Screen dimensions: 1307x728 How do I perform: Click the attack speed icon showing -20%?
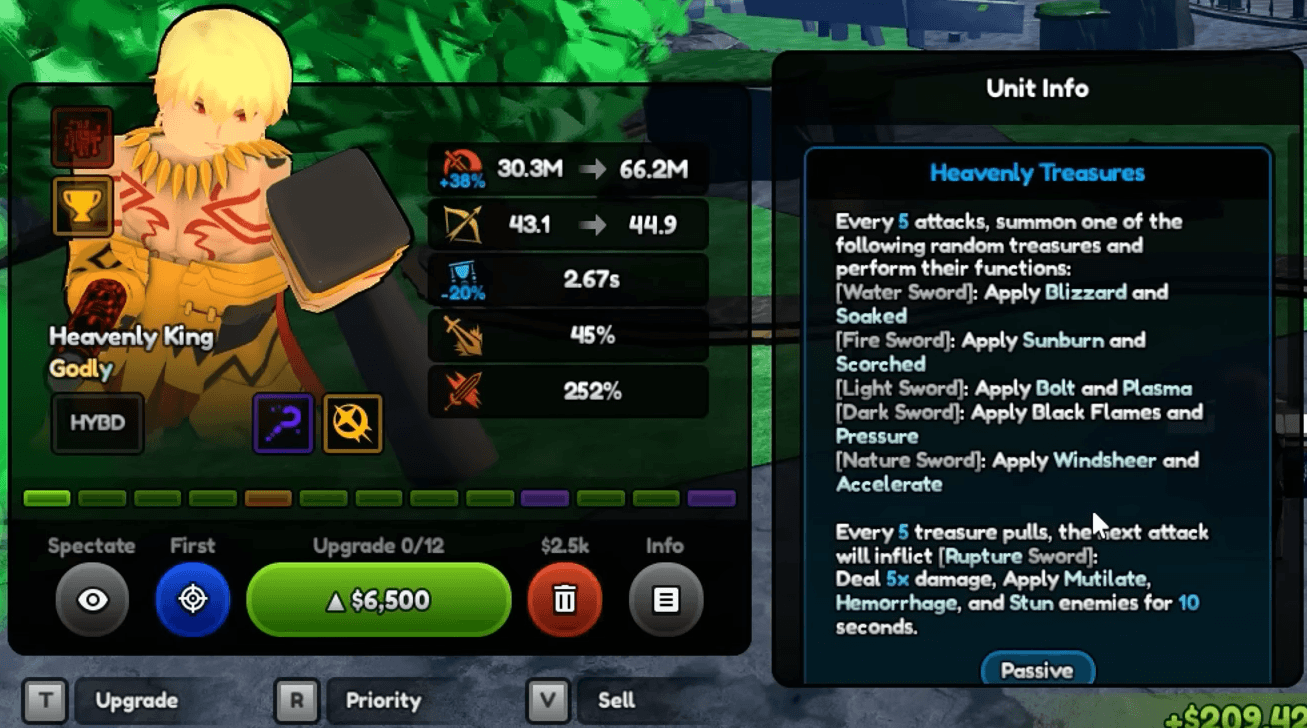click(459, 278)
